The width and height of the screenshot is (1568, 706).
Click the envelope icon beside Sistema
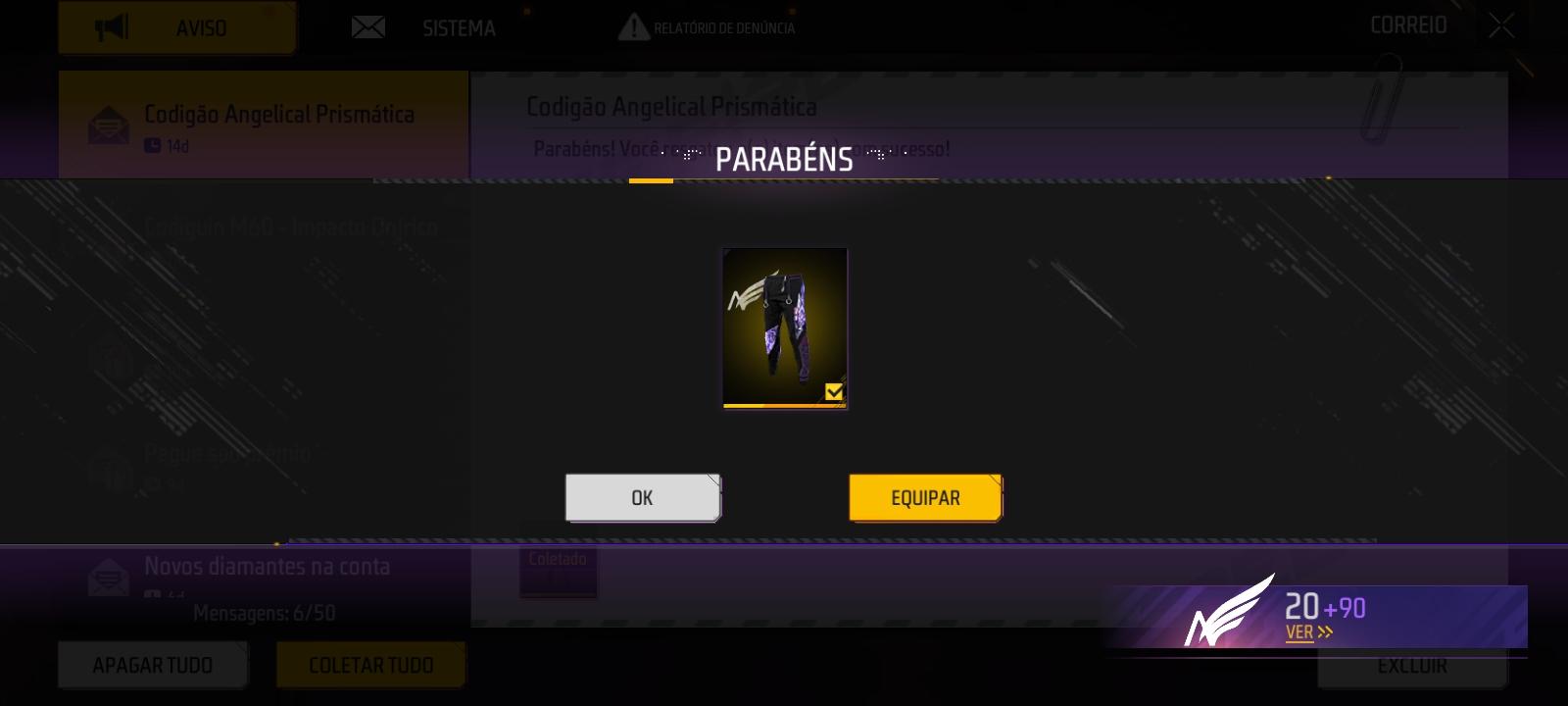coord(367,26)
